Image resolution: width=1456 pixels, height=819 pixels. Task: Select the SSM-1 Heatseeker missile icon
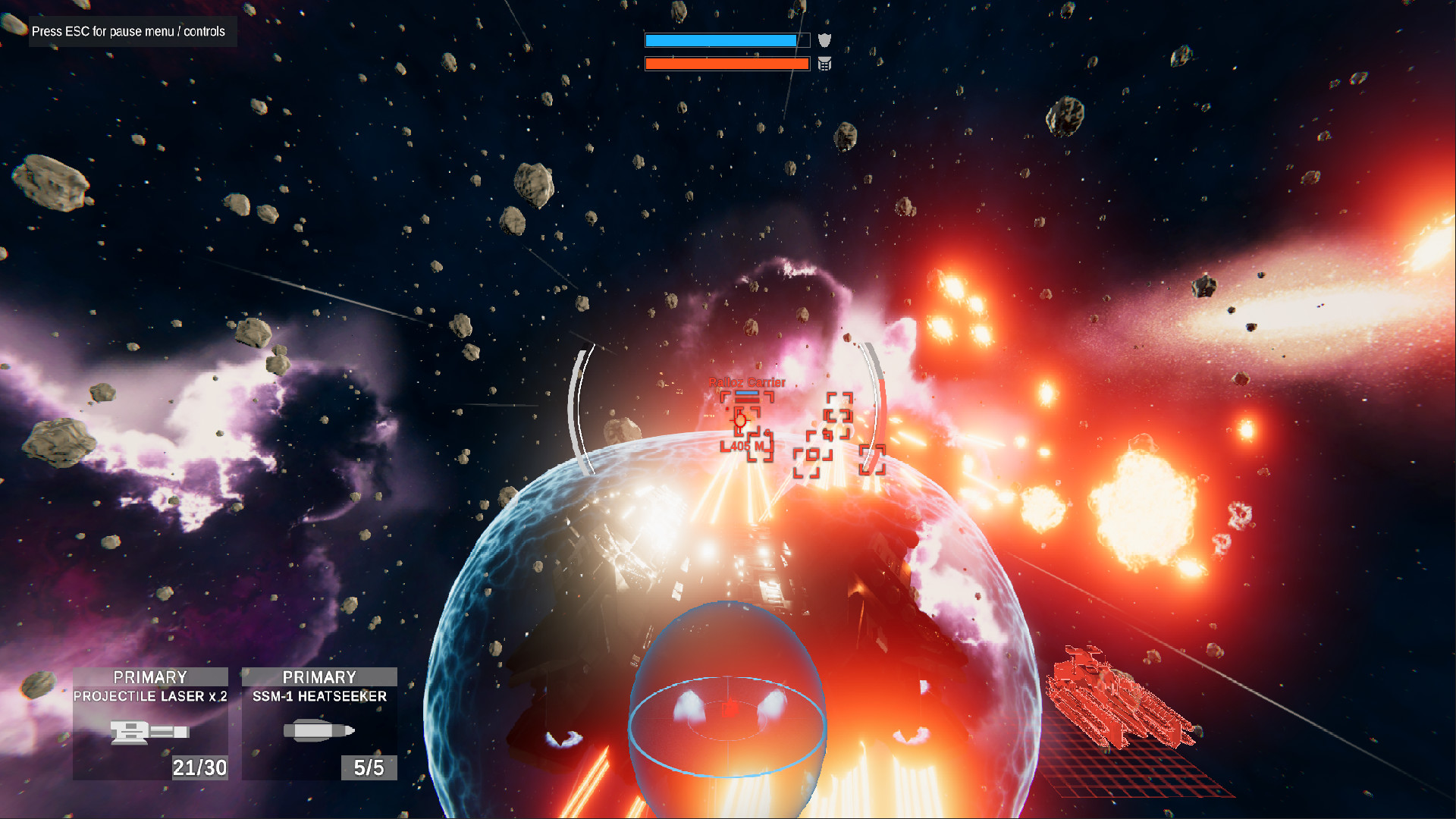319,731
